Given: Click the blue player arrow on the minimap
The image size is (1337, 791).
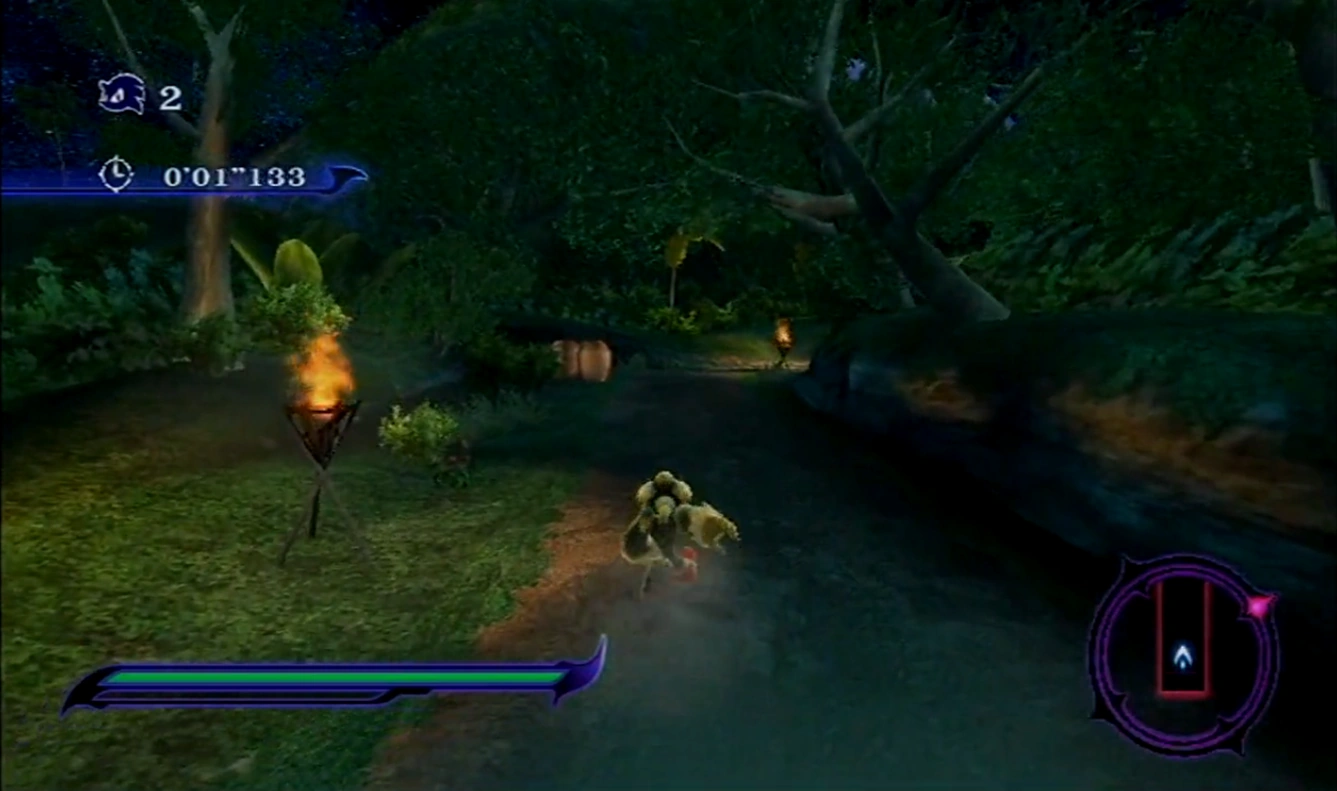Looking at the screenshot, I should coord(1183,656).
